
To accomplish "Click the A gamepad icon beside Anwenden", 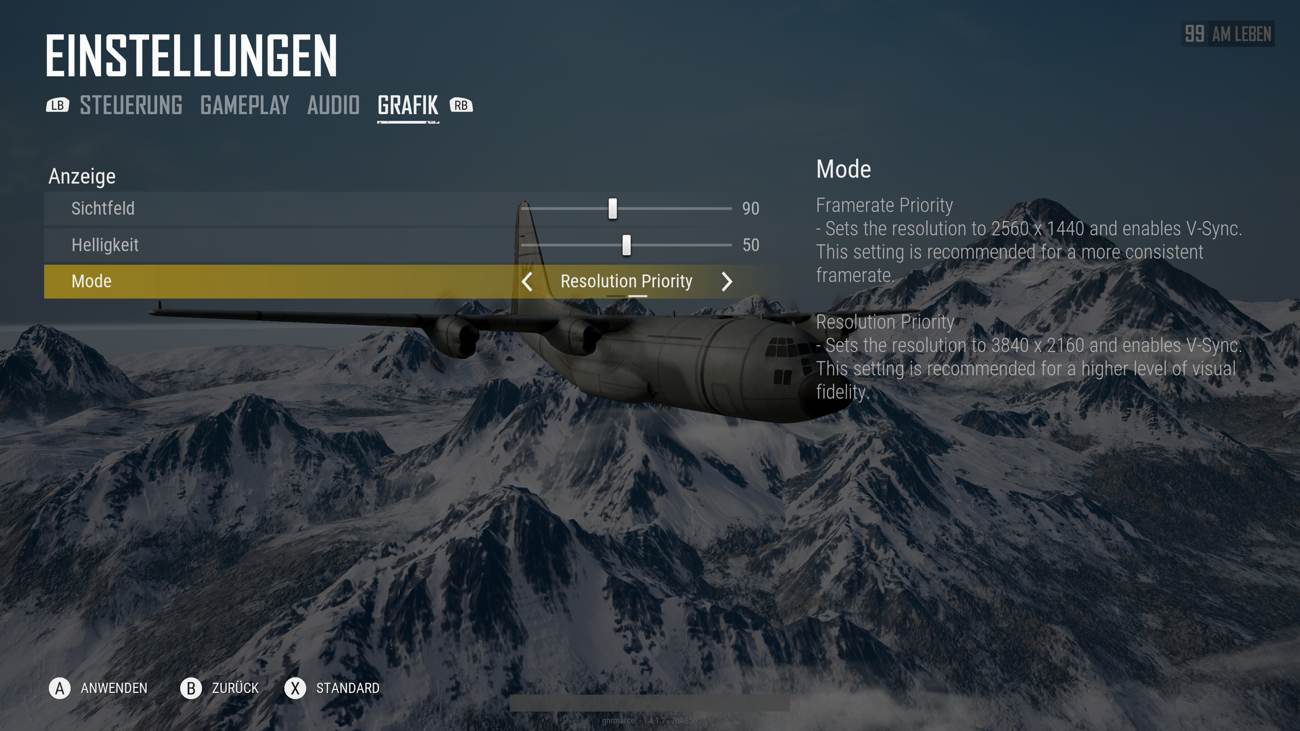I will [x=59, y=688].
